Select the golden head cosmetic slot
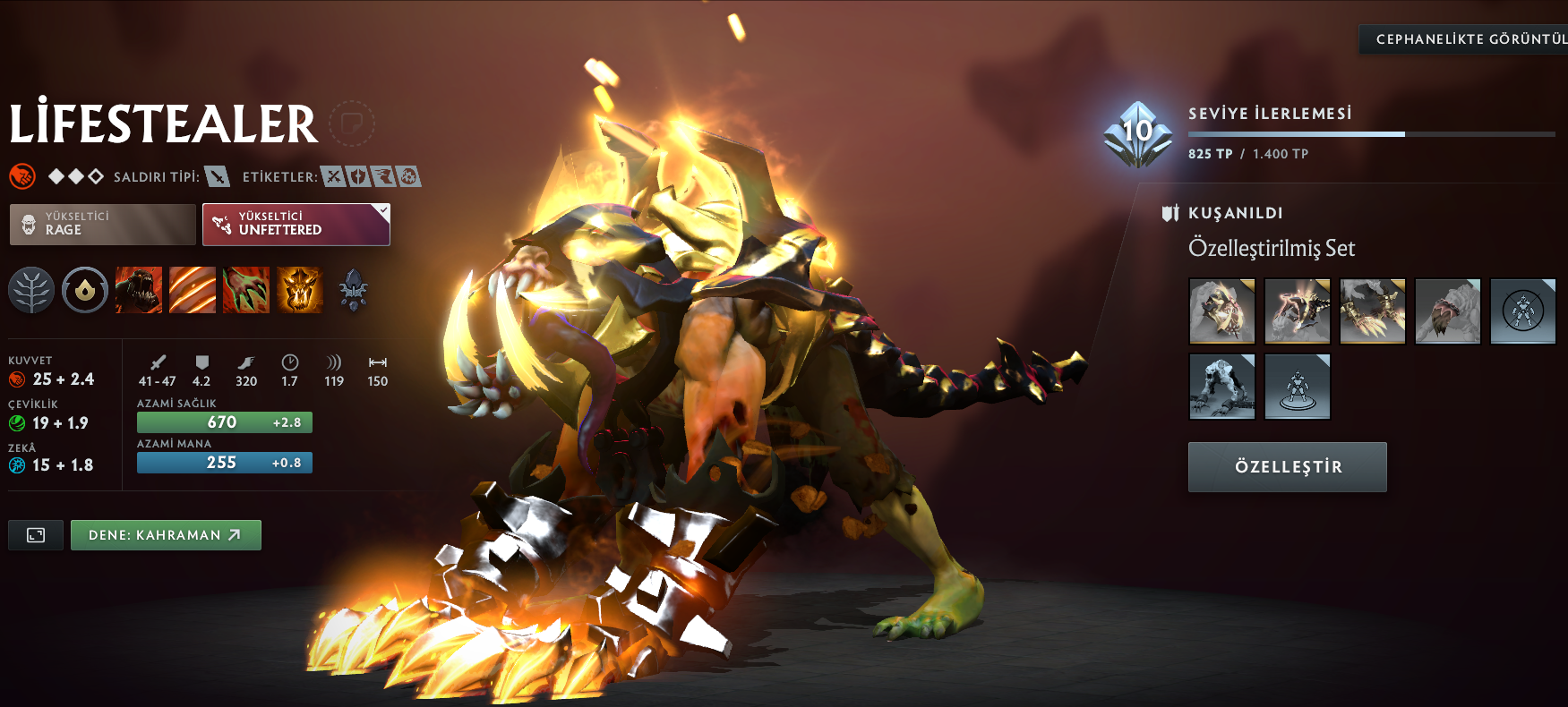 pyautogui.click(x=1221, y=311)
